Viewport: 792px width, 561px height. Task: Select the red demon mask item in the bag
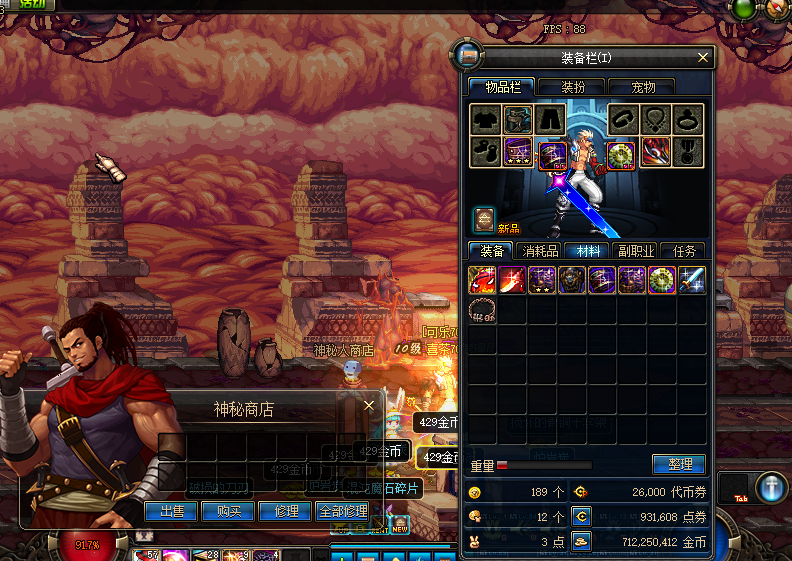coord(483,280)
